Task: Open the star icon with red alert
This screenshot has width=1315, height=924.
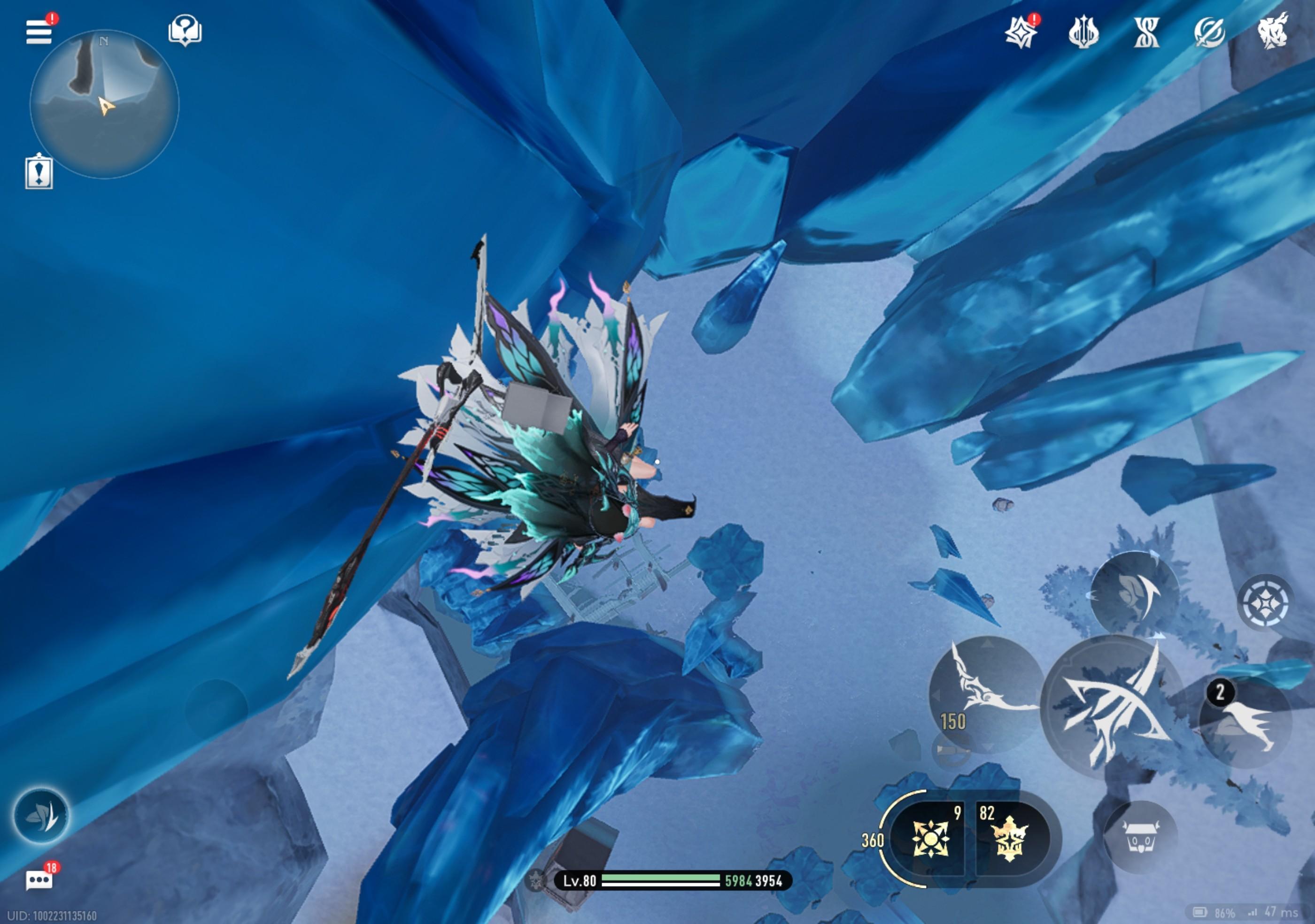Action: 1021,32
